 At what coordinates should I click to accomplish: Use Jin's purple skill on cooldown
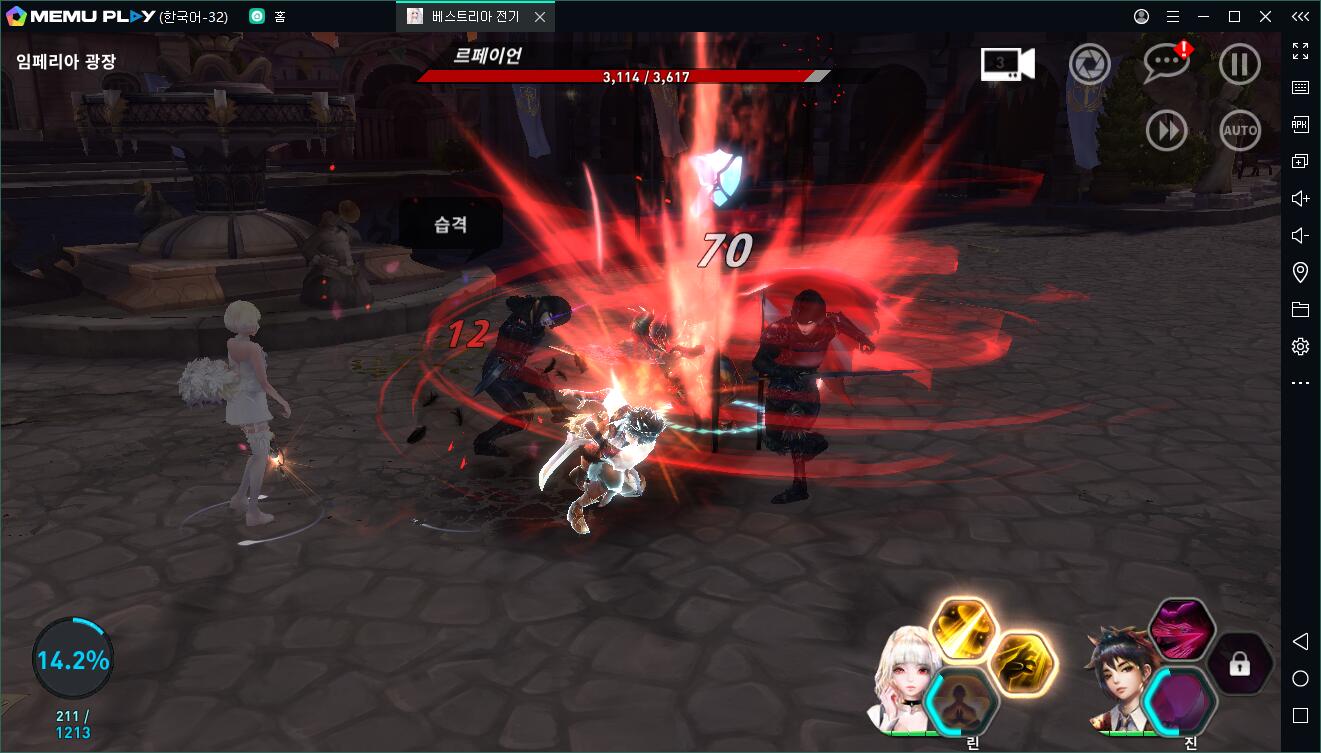pyautogui.click(x=1180, y=700)
